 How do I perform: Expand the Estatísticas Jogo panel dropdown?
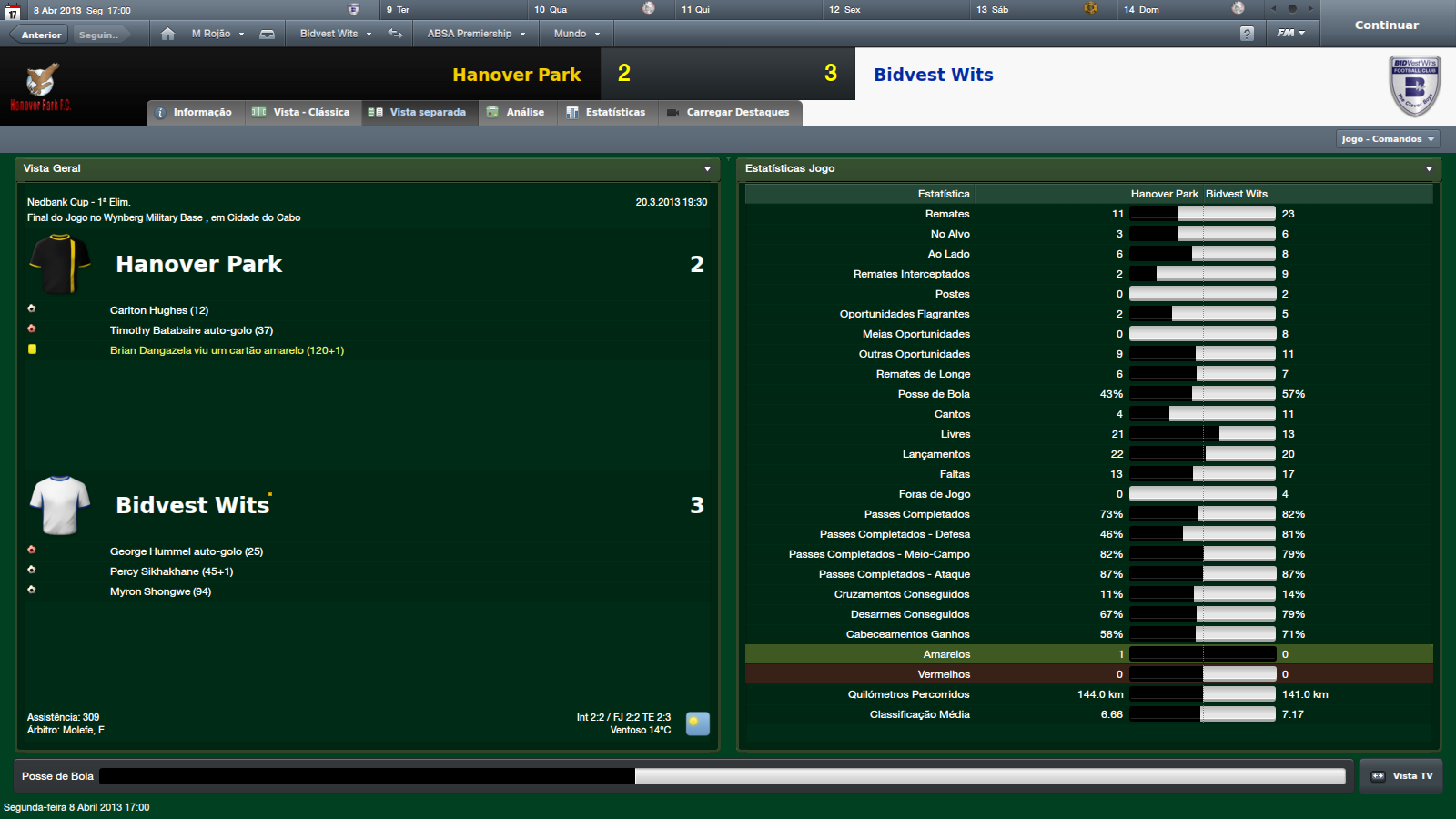(1429, 169)
